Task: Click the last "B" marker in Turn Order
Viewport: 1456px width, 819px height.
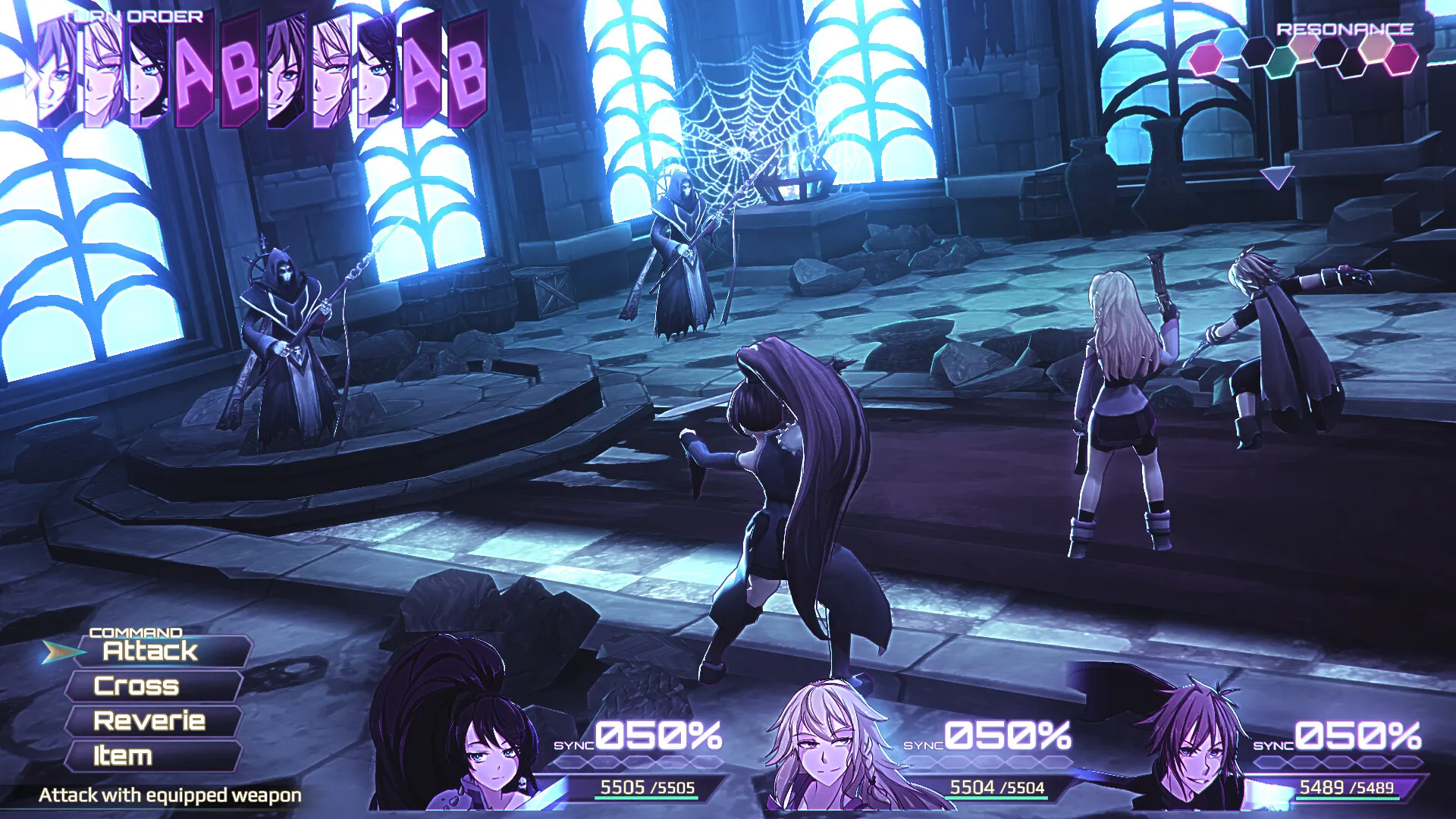Action: coord(466,76)
